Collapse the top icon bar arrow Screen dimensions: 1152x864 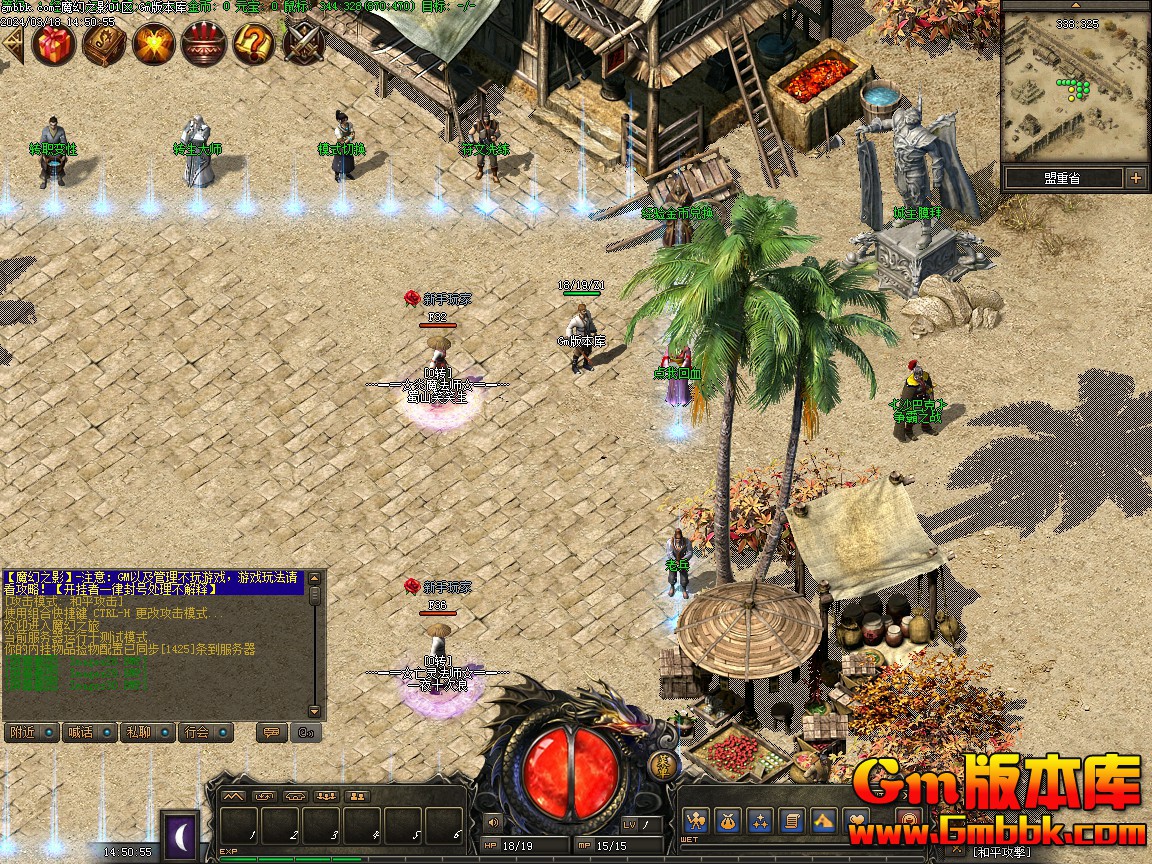13,44
